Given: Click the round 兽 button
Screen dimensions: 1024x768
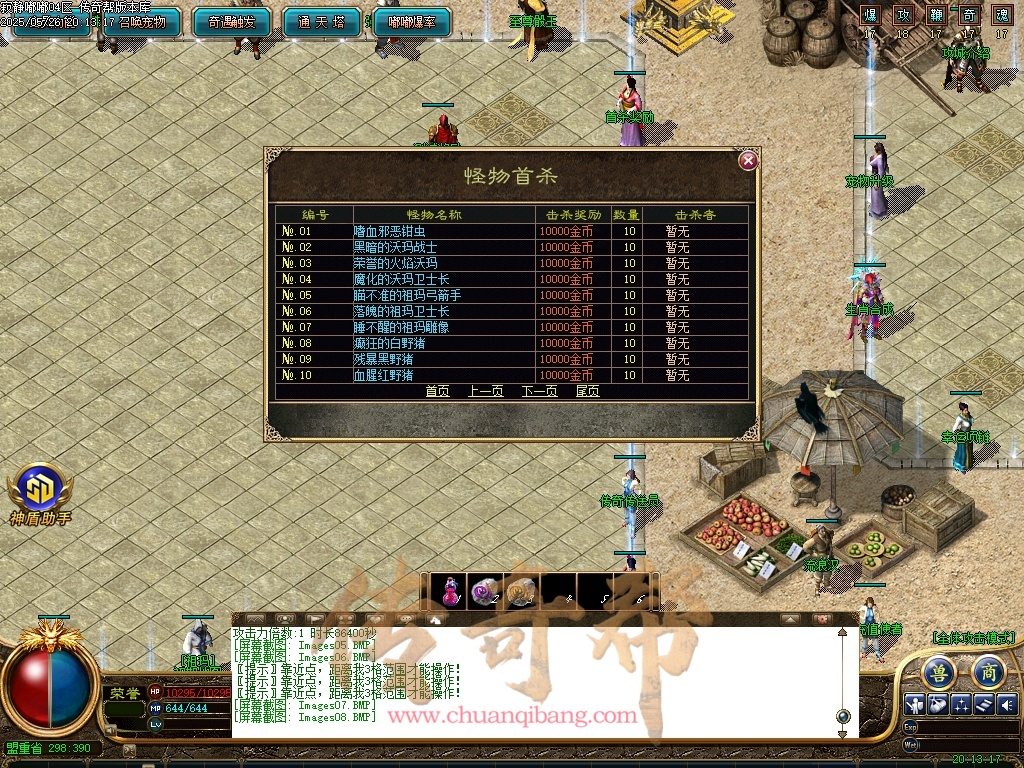Looking at the screenshot, I should coord(937,671).
